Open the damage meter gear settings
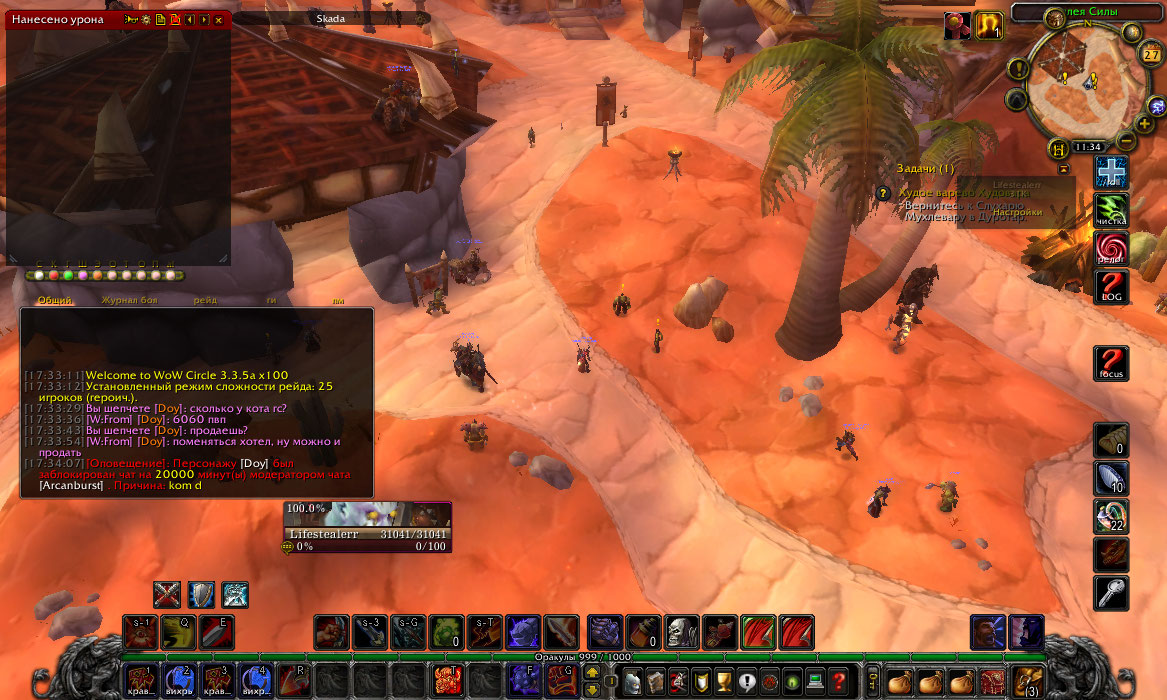 [x=146, y=19]
